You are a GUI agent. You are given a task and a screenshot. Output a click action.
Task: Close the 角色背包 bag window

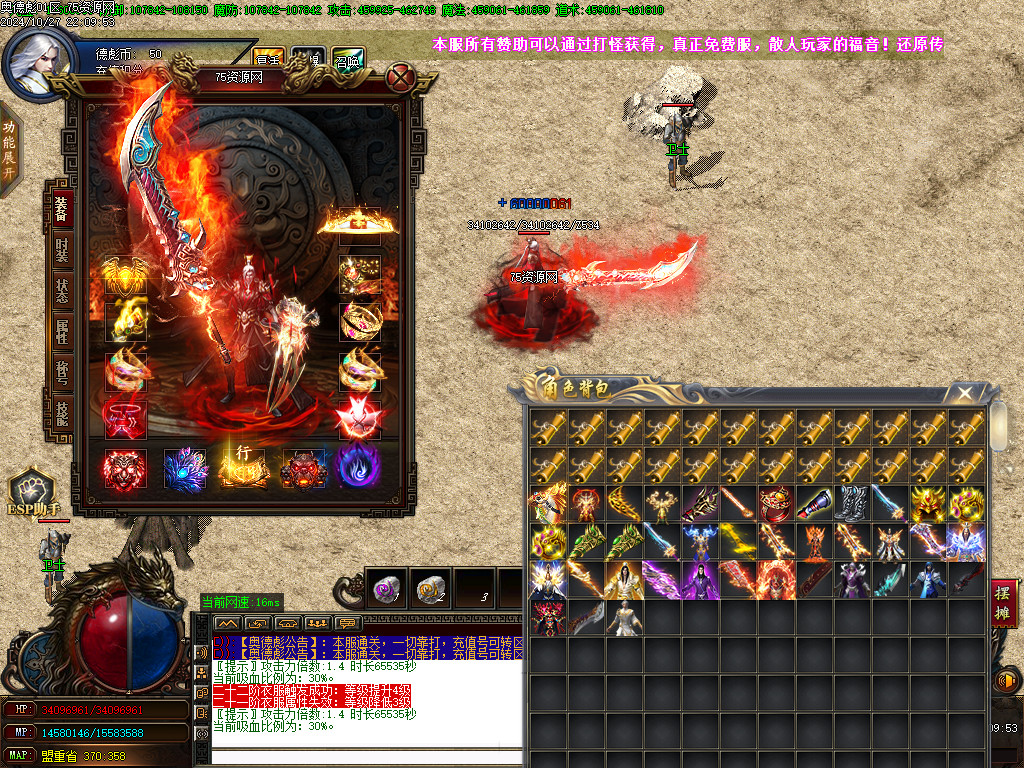(964, 393)
